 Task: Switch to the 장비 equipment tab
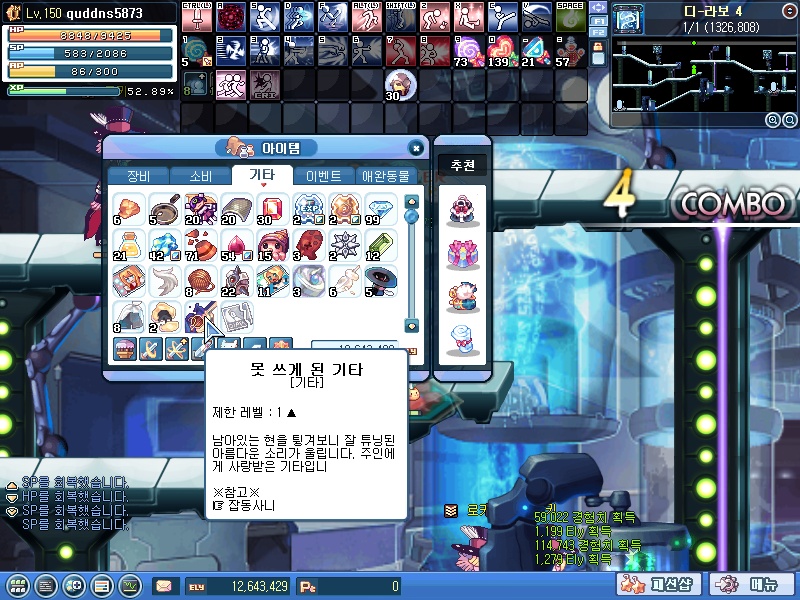pos(138,176)
